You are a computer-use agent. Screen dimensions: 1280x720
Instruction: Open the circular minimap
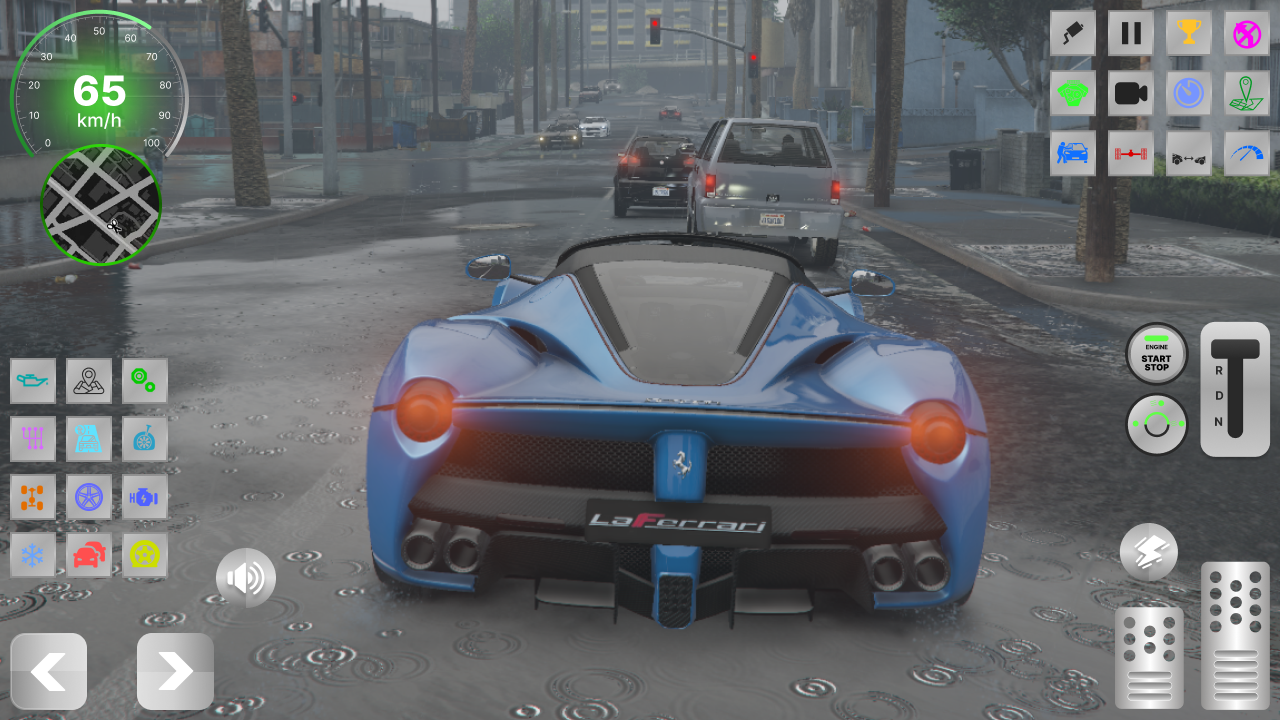[x=100, y=207]
